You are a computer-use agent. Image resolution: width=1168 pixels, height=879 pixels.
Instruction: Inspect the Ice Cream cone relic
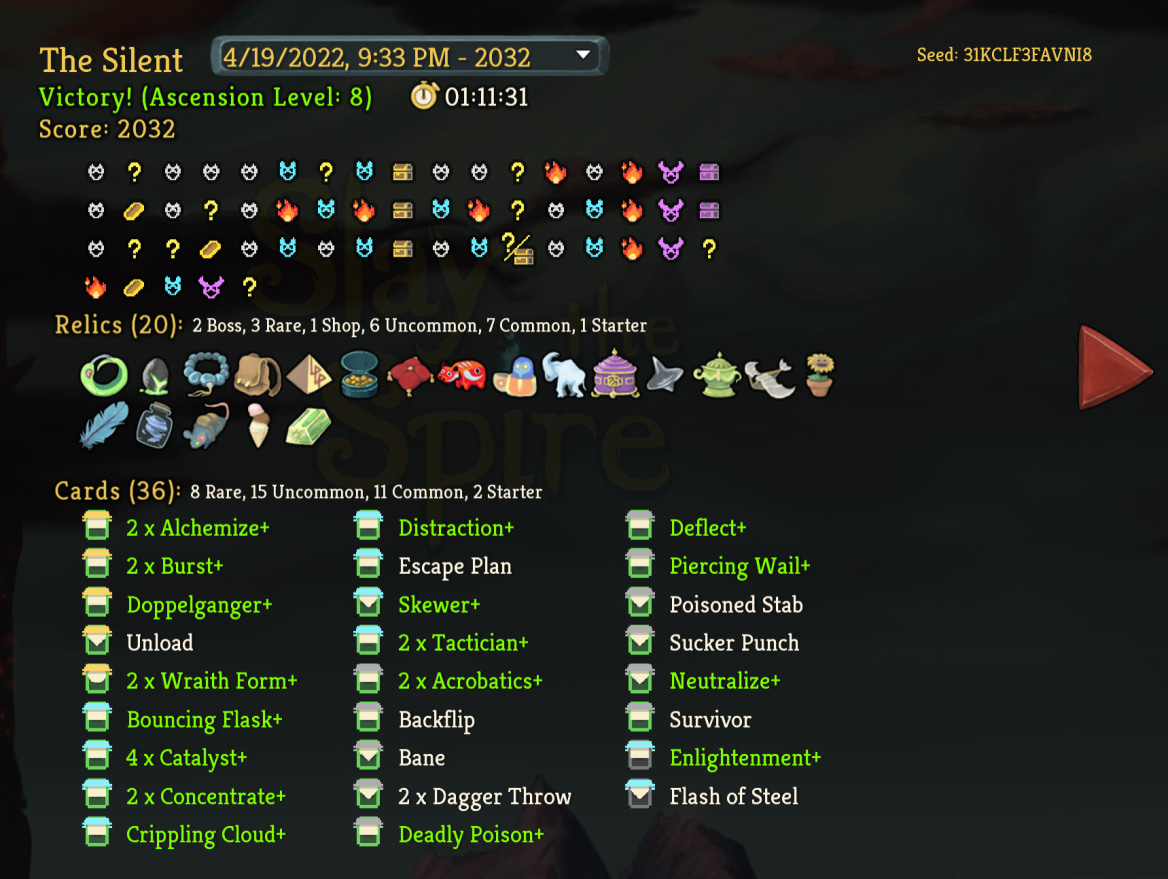pyautogui.click(x=258, y=427)
